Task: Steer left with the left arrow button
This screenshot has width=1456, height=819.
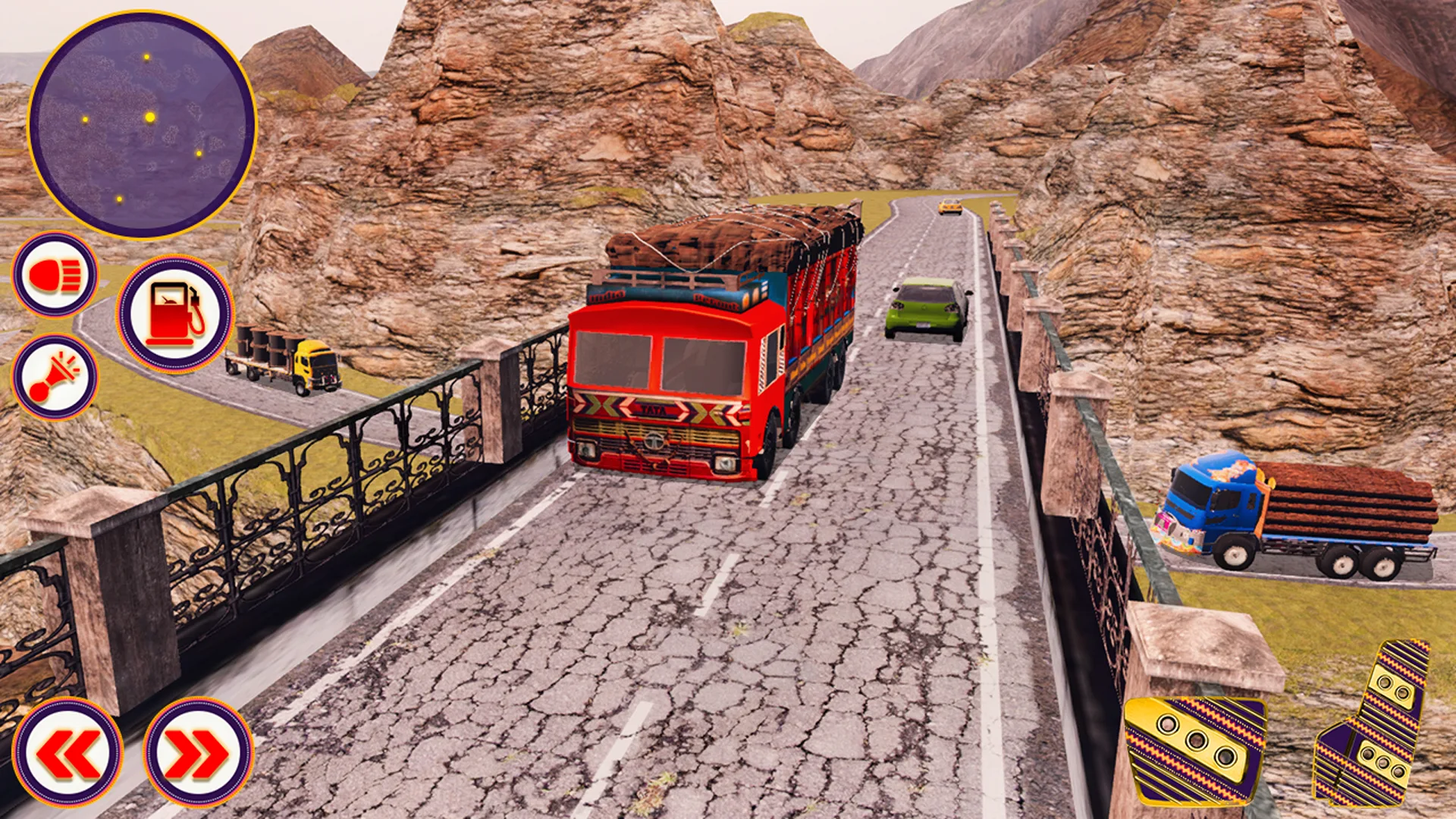Action: coord(67,752)
